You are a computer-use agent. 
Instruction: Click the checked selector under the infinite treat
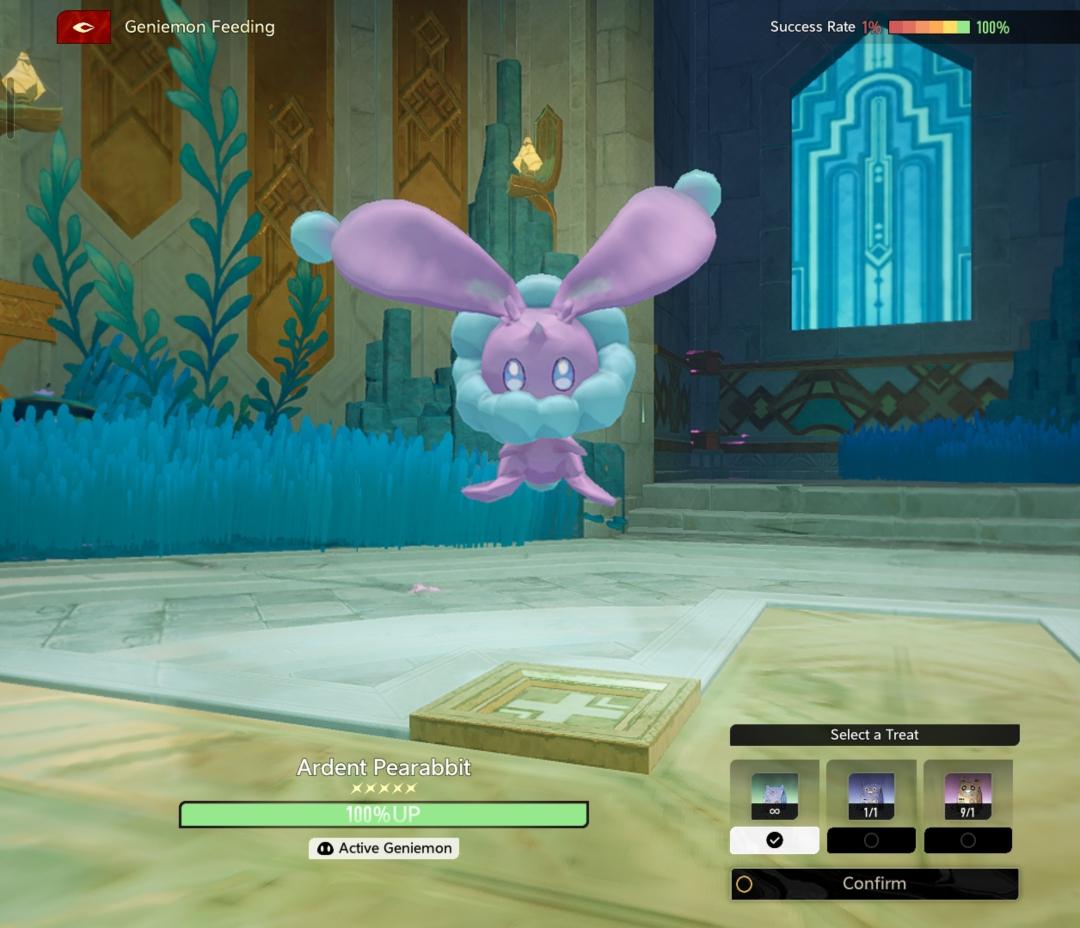(x=774, y=840)
